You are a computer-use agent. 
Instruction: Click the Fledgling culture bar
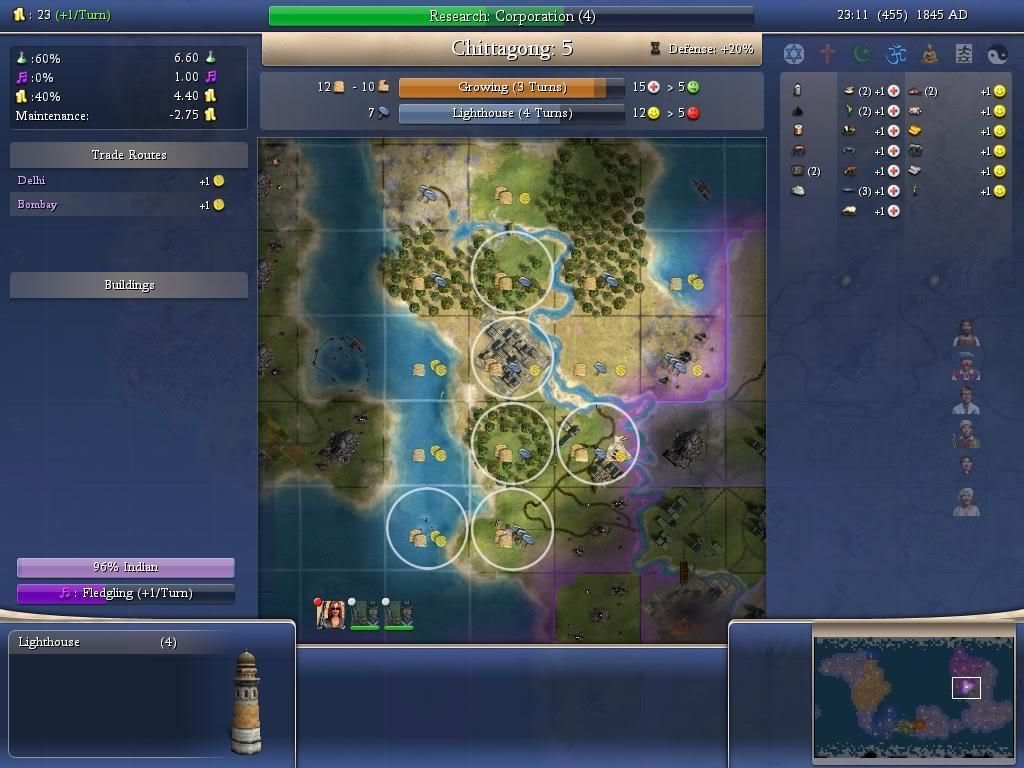[x=126, y=593]
